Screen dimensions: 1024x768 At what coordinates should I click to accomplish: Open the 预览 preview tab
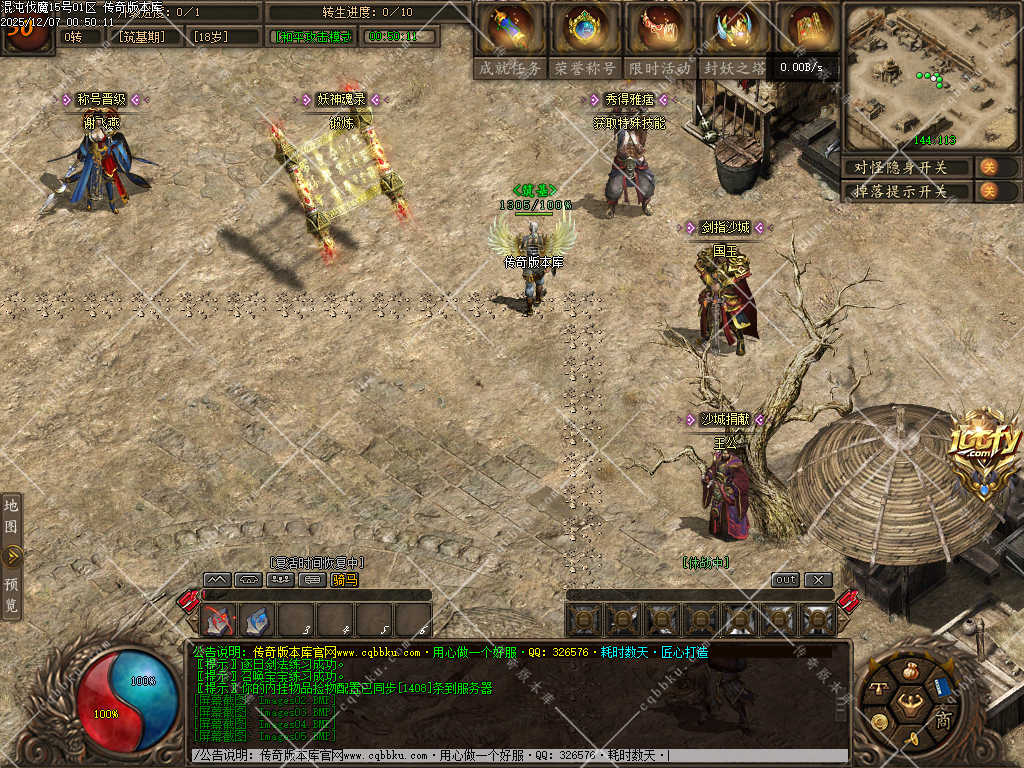tap(11, 594)
